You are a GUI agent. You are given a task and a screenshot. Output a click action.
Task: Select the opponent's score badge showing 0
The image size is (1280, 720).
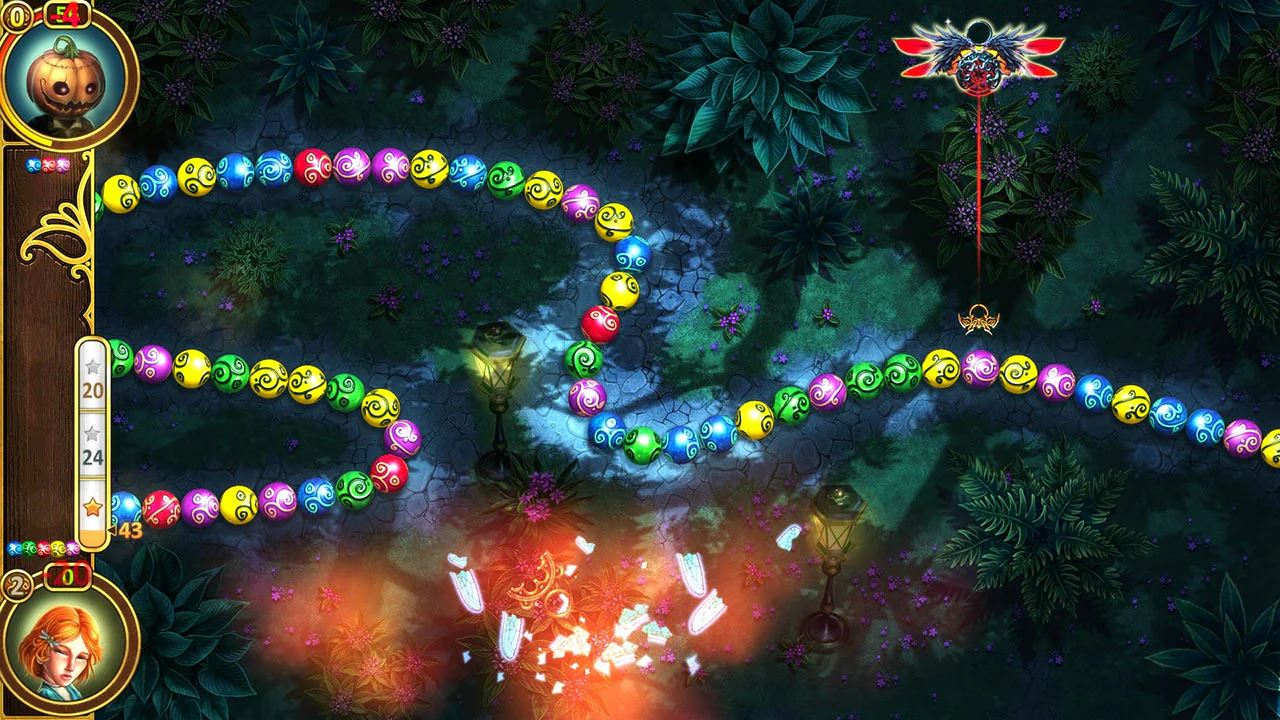point(18,17)
